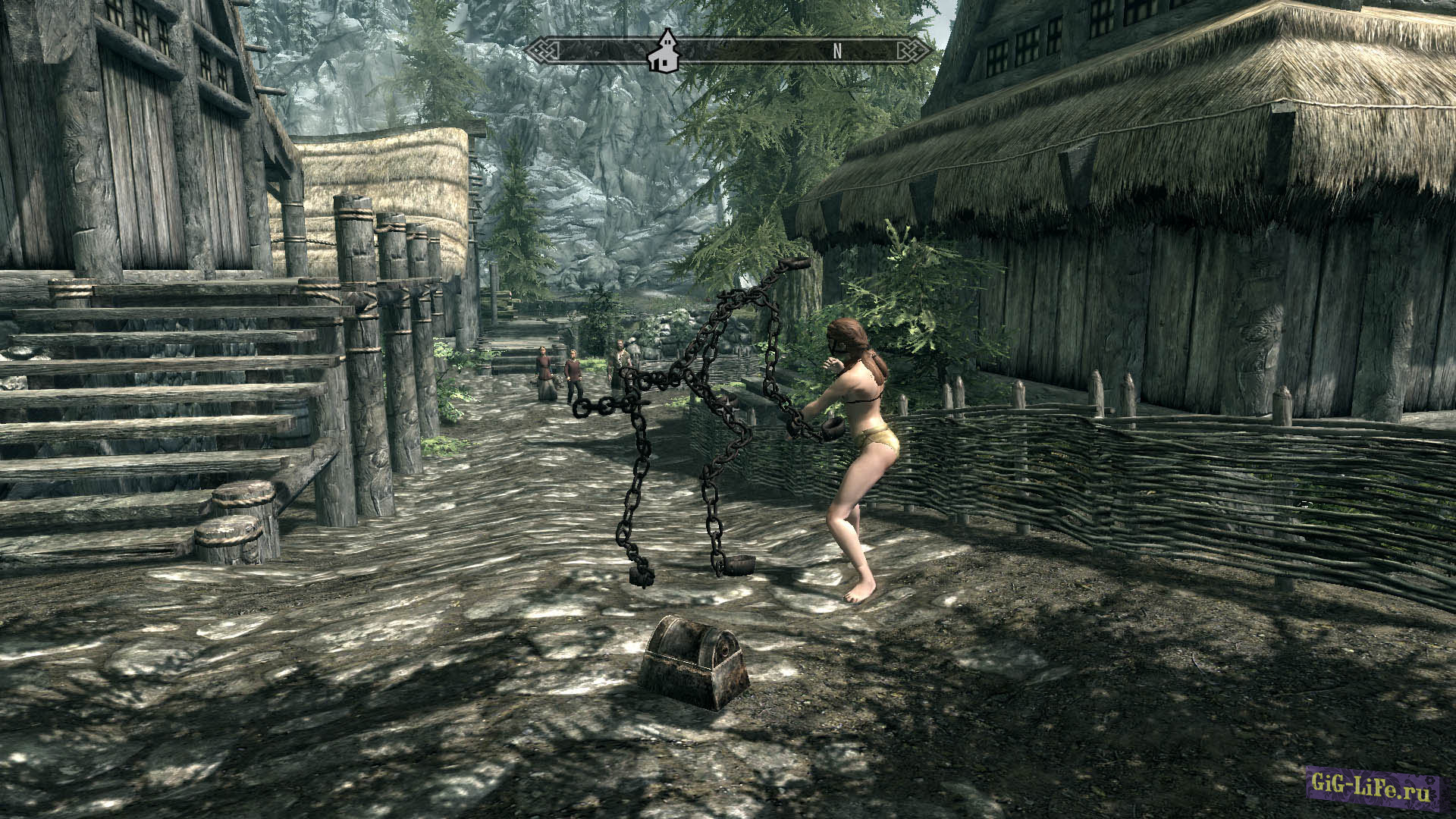Click the compass bar's North indicator
The image size is (1456, 819).
[837, 51]
